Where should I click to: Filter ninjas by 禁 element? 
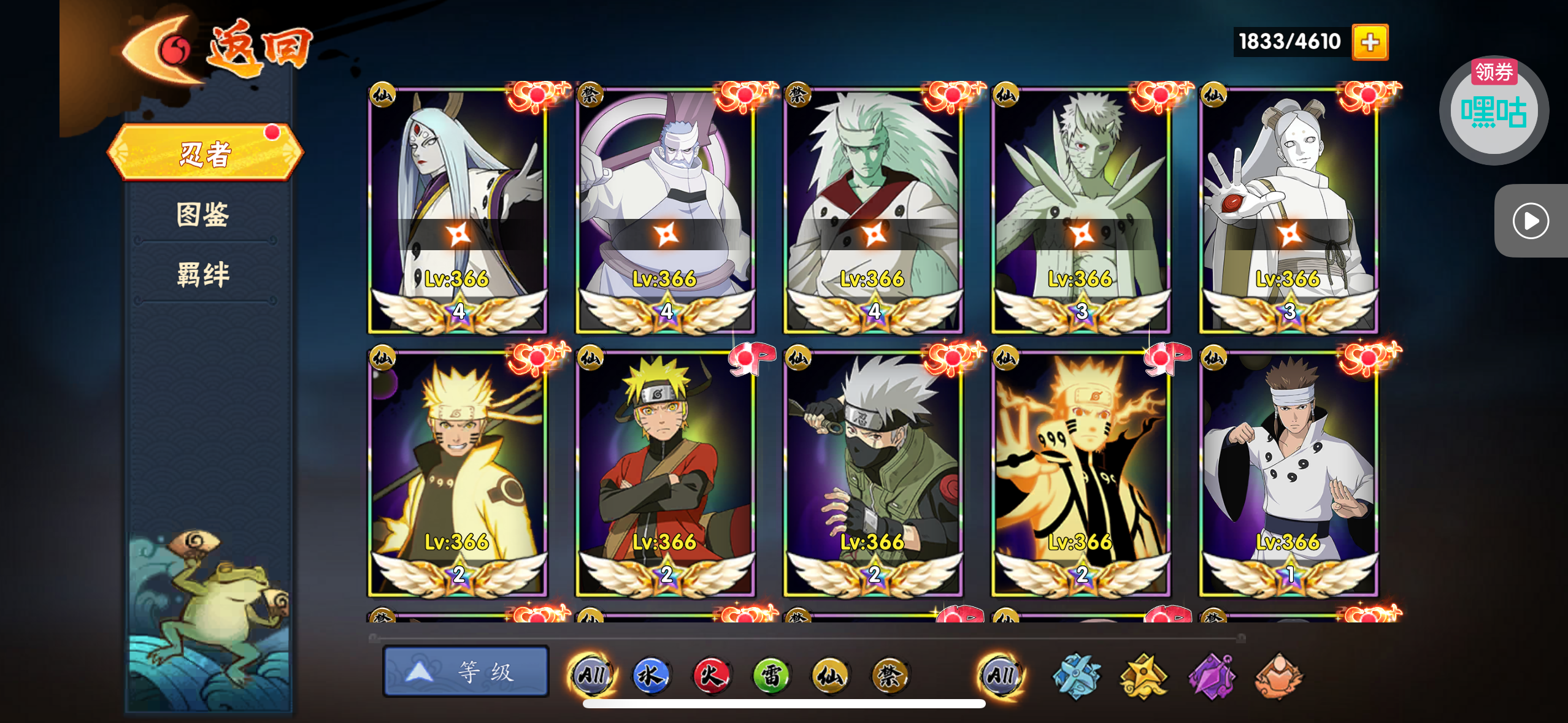890,675
